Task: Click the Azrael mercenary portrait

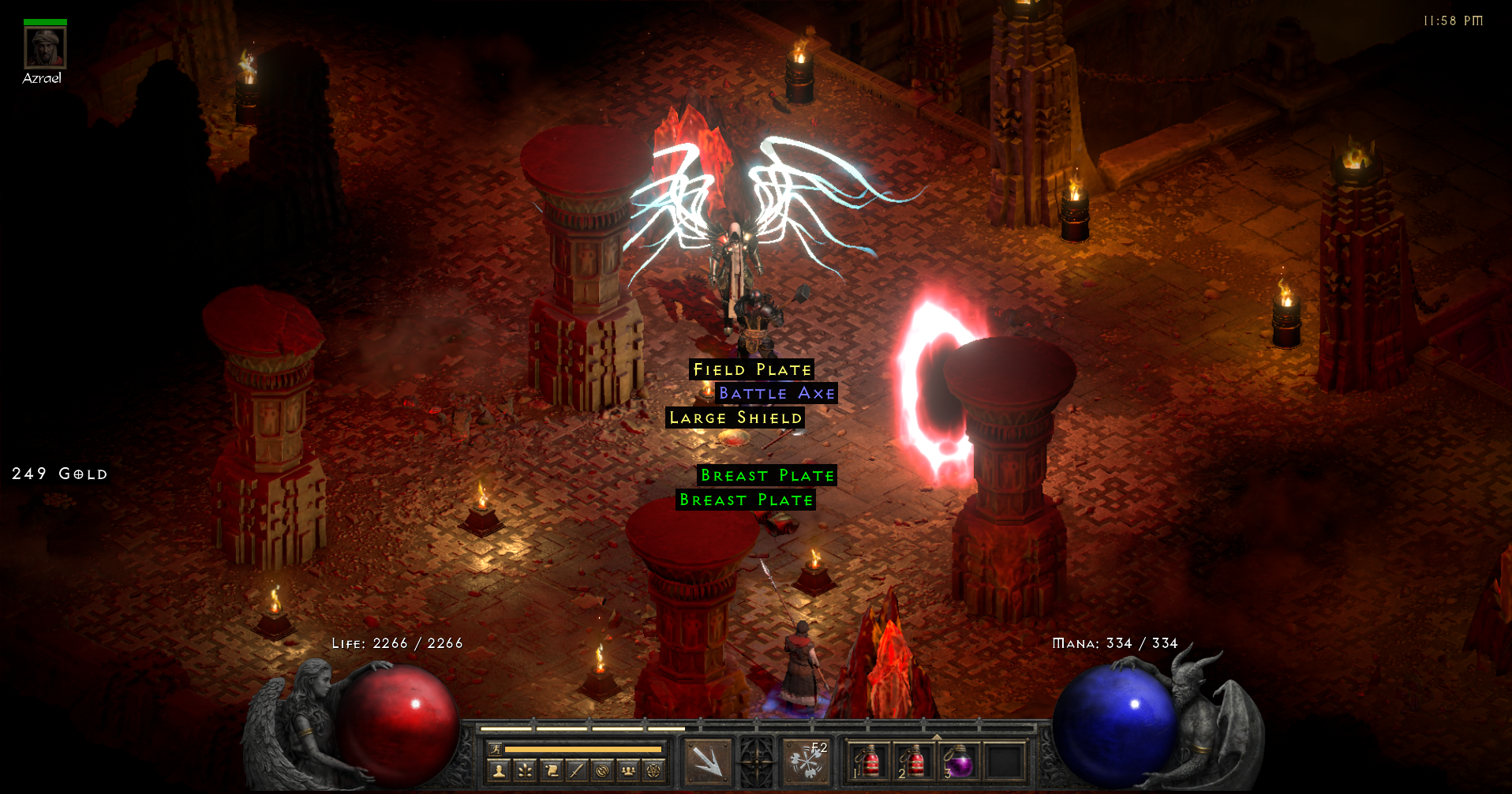Action: [x=45, y=48]
